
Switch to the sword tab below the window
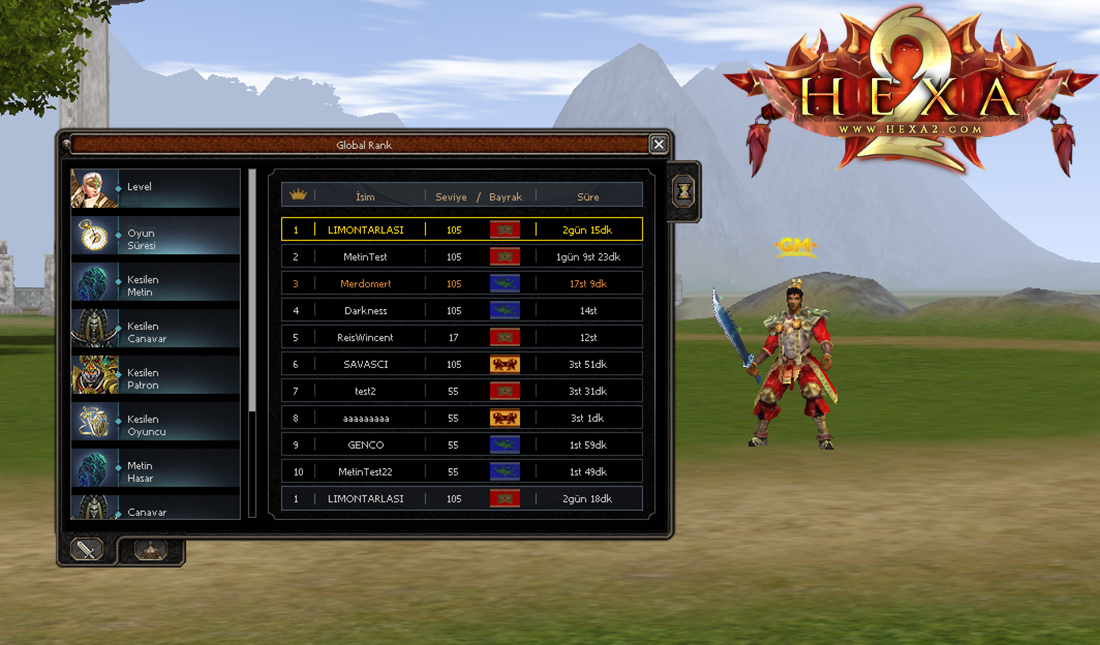point(87,549)
